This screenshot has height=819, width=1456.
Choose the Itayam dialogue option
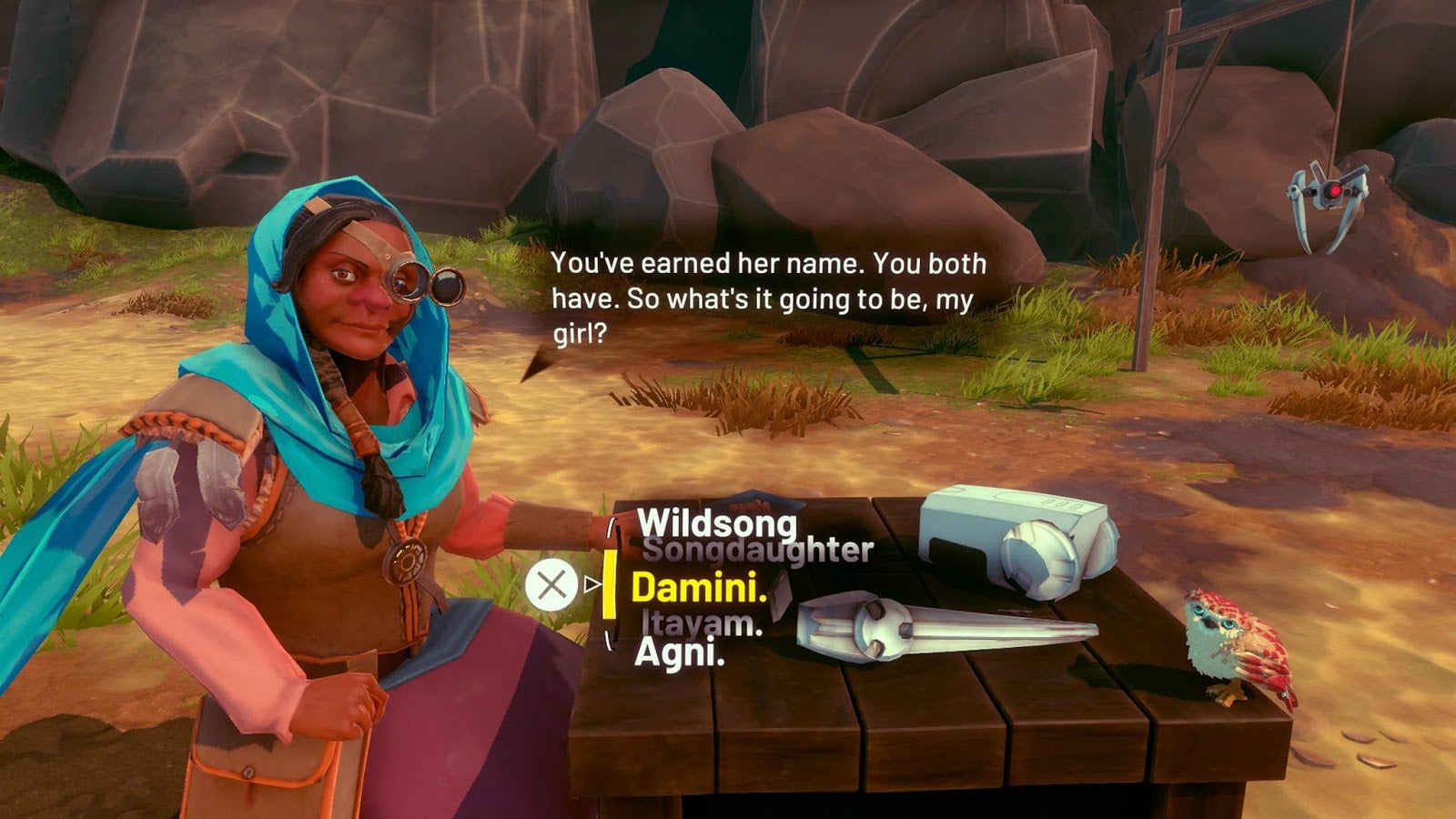pyautogui.click(x=701, y=623)
